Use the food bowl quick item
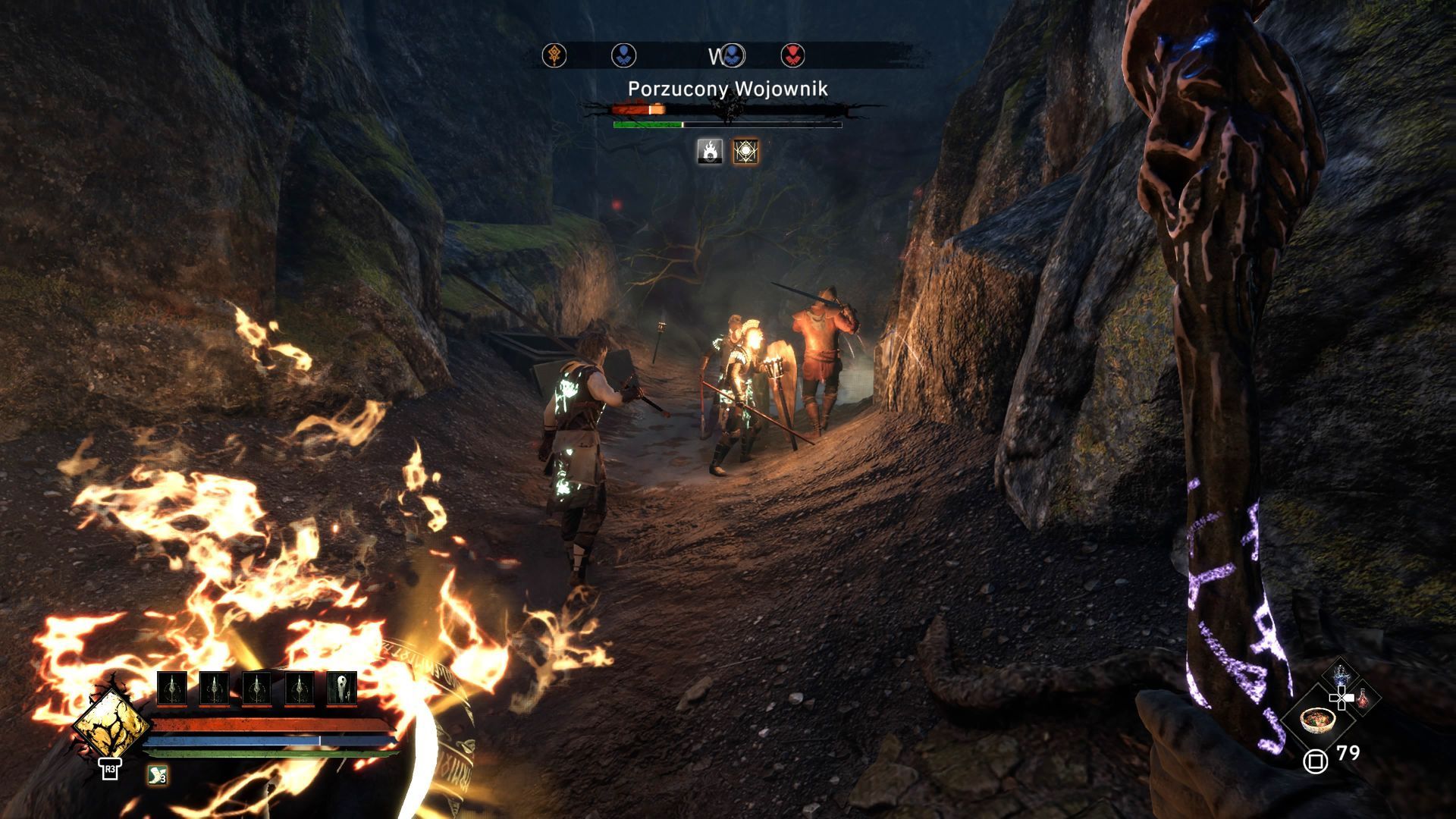 [x=1316, y=719]
